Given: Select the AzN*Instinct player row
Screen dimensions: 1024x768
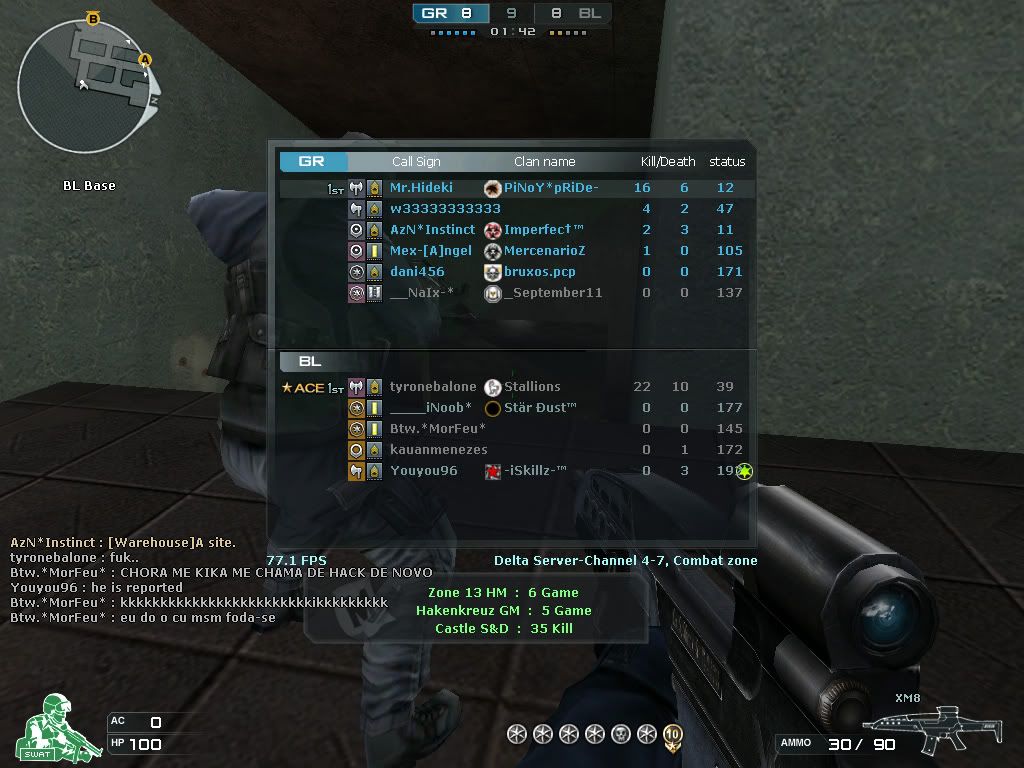Looking at the screenshot, I should point(432,230).
